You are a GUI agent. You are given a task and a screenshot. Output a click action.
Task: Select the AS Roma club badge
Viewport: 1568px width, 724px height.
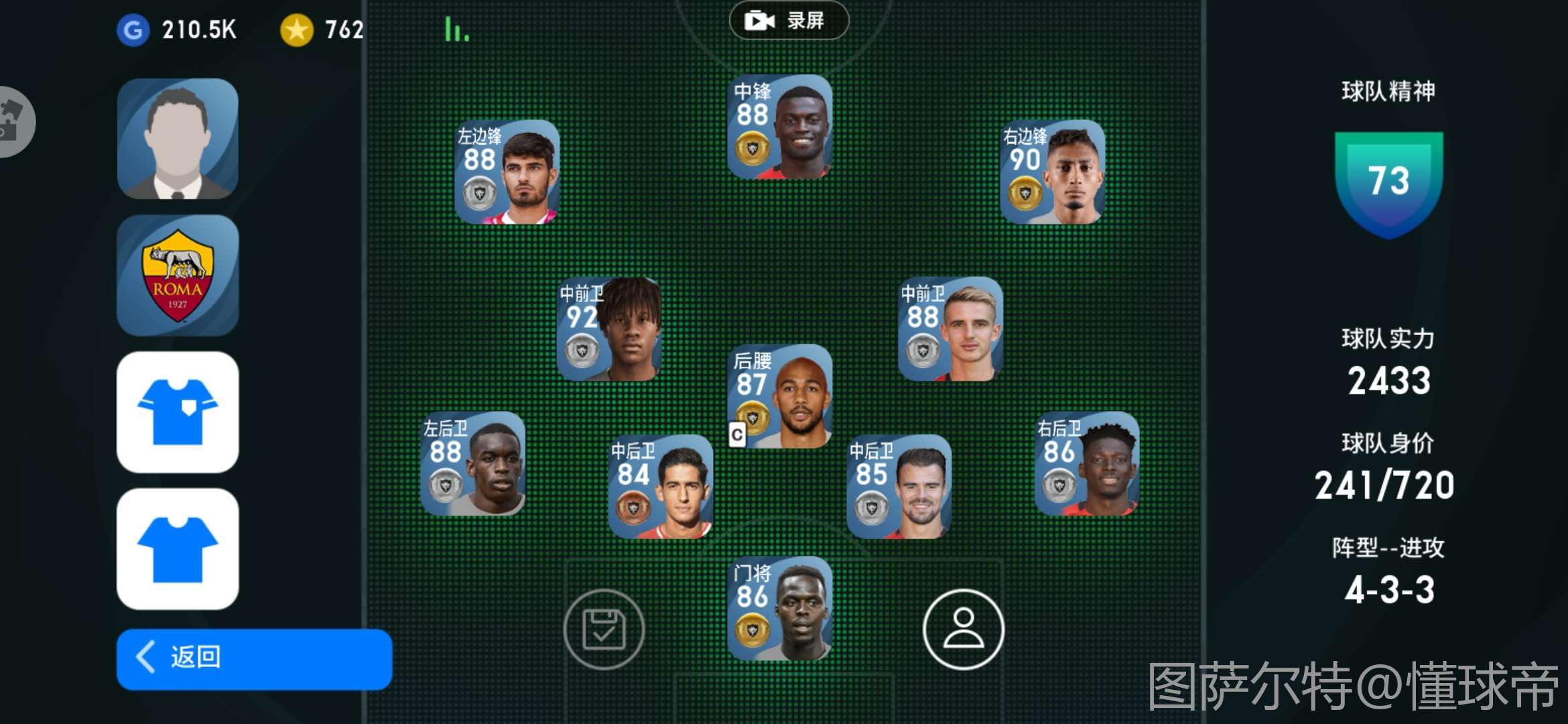178,276
